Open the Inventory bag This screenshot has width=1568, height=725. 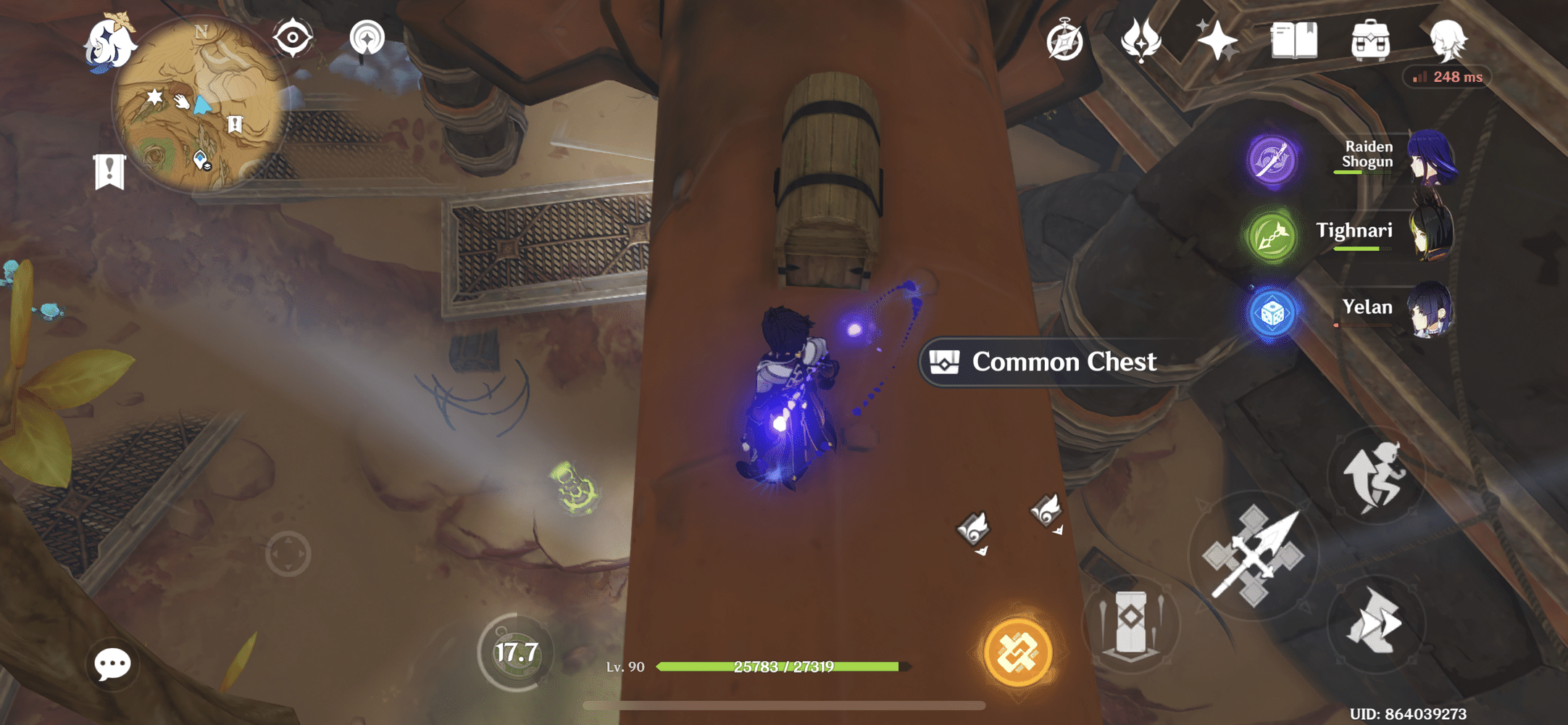(x=1369, y=41)
